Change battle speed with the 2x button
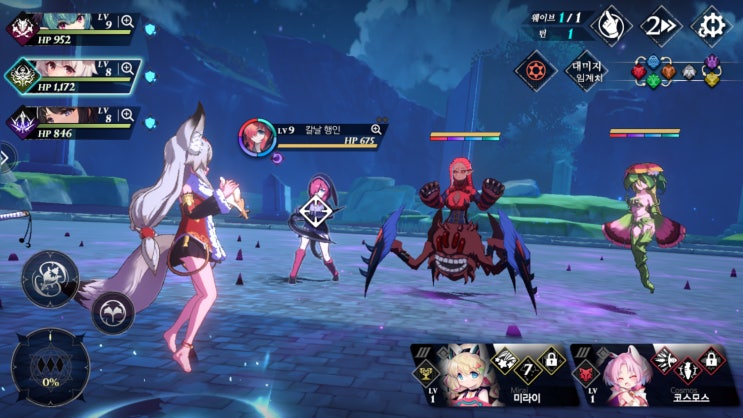Screen dimensions: 743x418 click(661, 23)
